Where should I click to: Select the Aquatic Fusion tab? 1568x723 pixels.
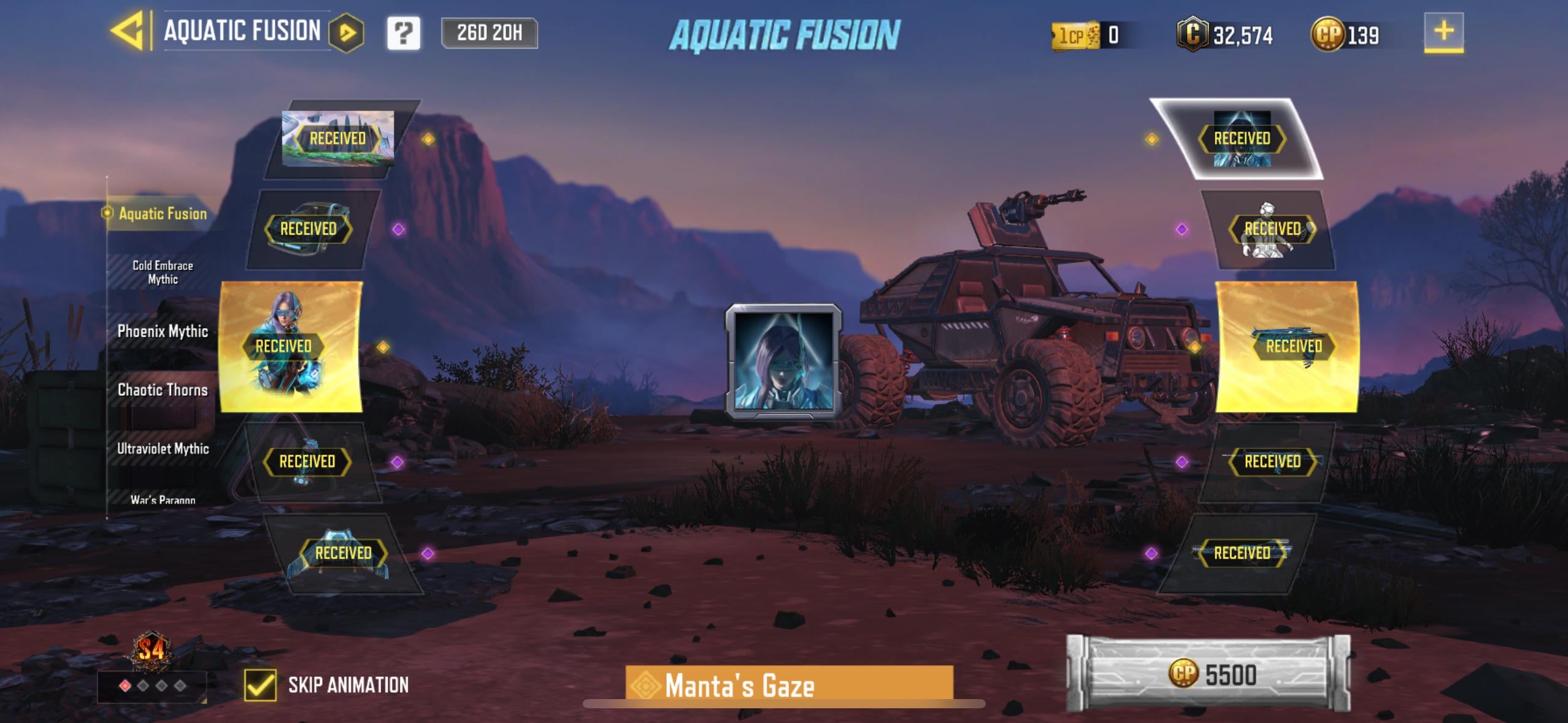pos(163,213)
